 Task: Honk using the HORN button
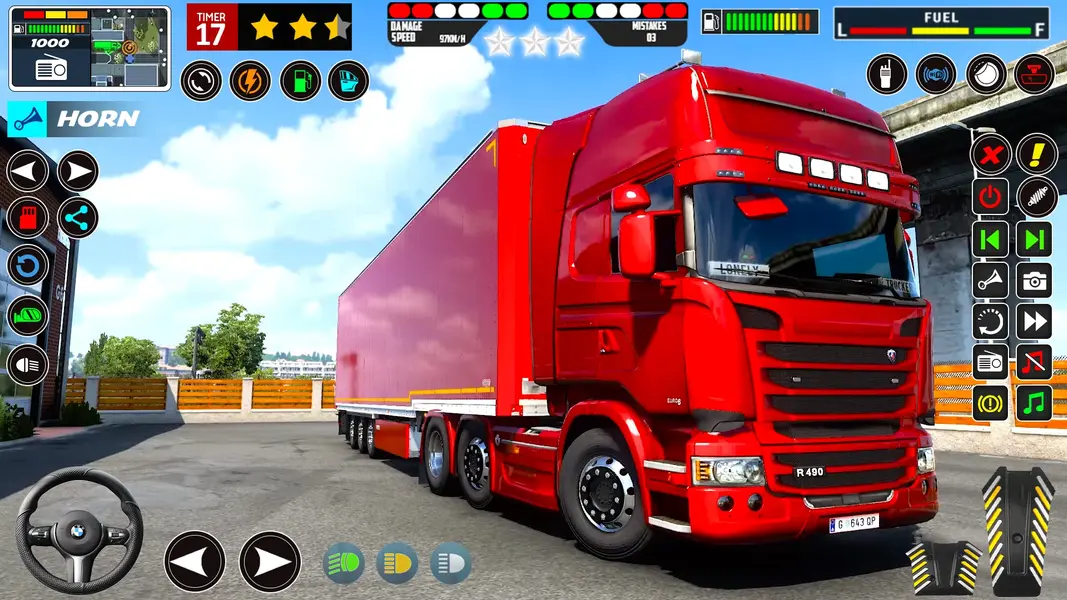pyautogui.click(x=75, y=119)
